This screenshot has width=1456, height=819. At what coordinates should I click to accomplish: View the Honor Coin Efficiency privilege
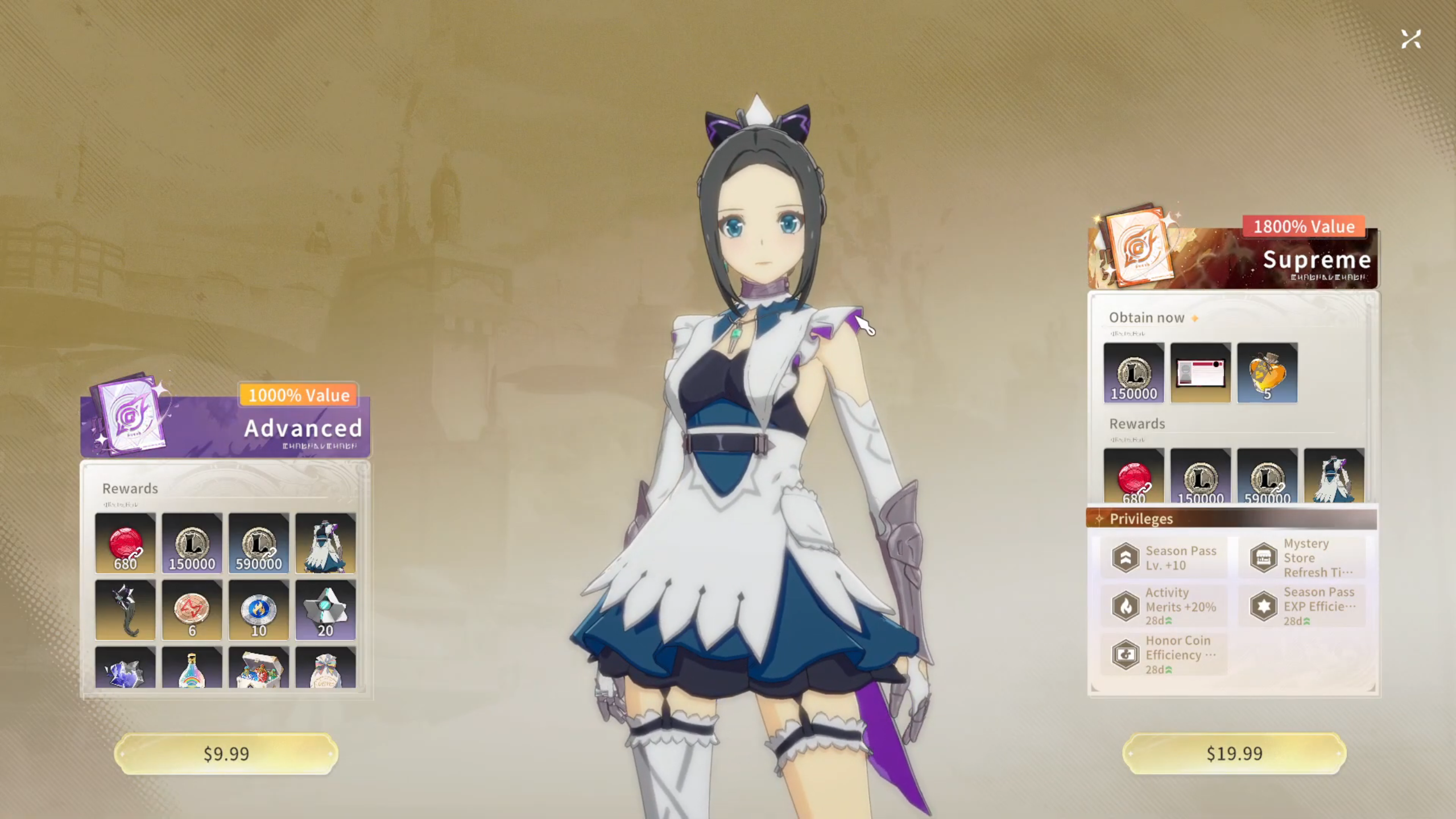(x=1164, y=655)
